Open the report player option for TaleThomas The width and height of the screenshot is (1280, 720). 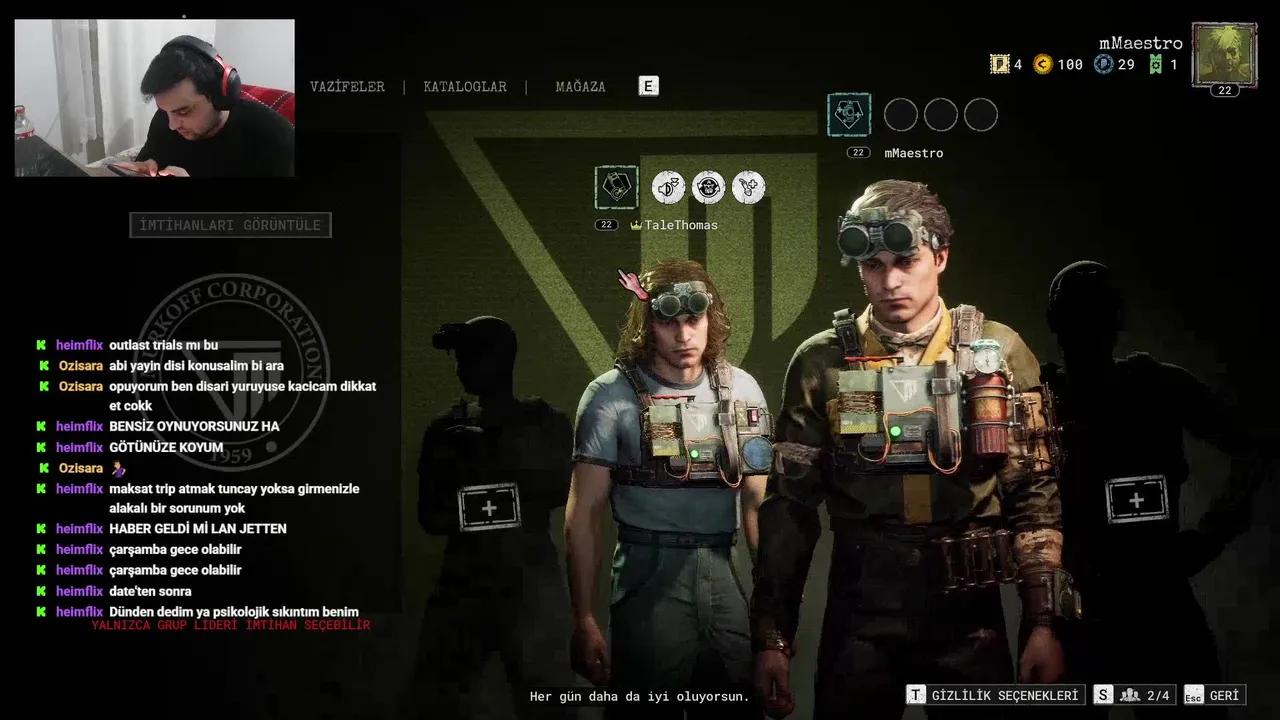(708, 187)
